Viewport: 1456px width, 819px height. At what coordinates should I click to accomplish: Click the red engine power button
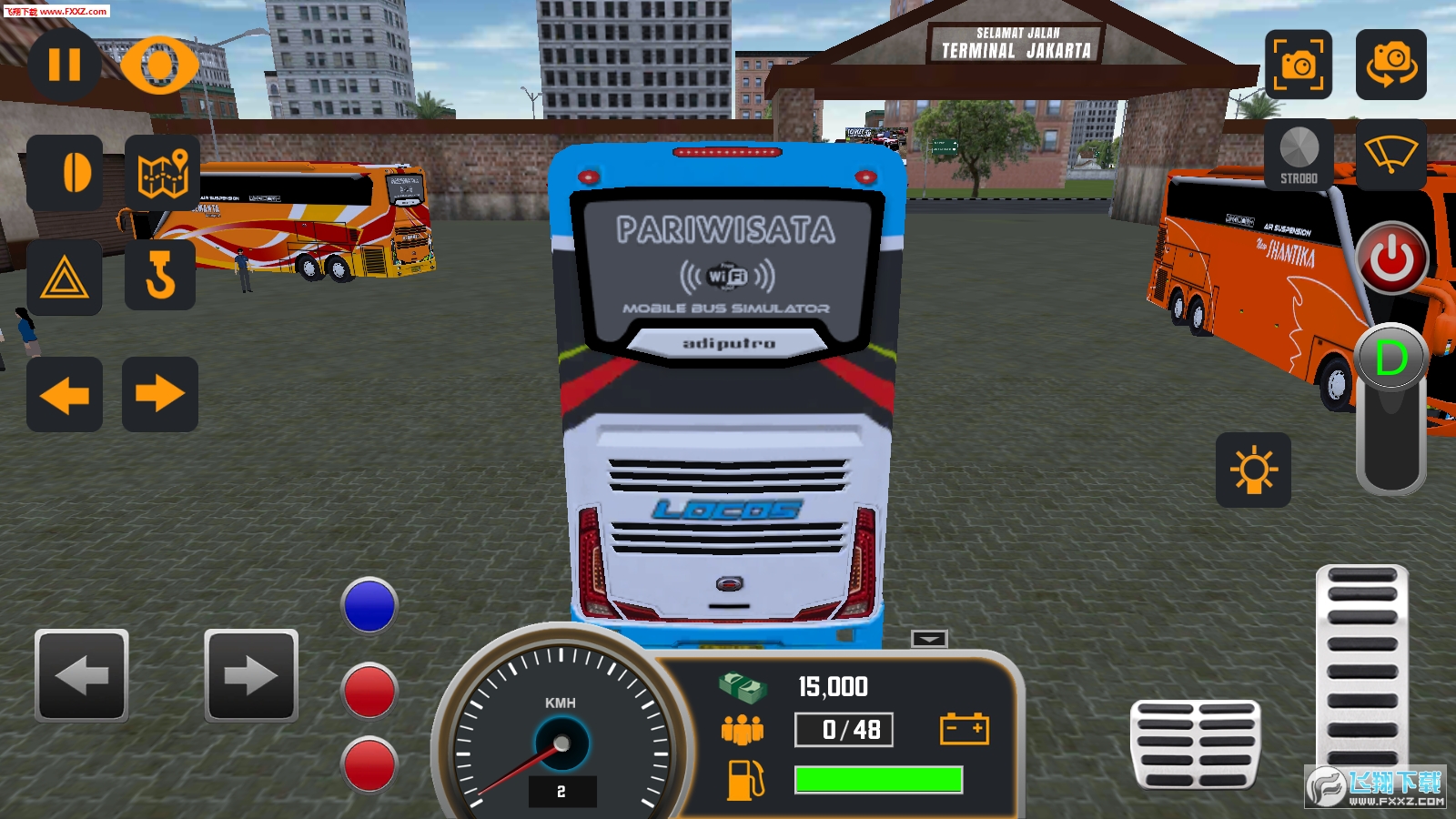coord(1392,258)
